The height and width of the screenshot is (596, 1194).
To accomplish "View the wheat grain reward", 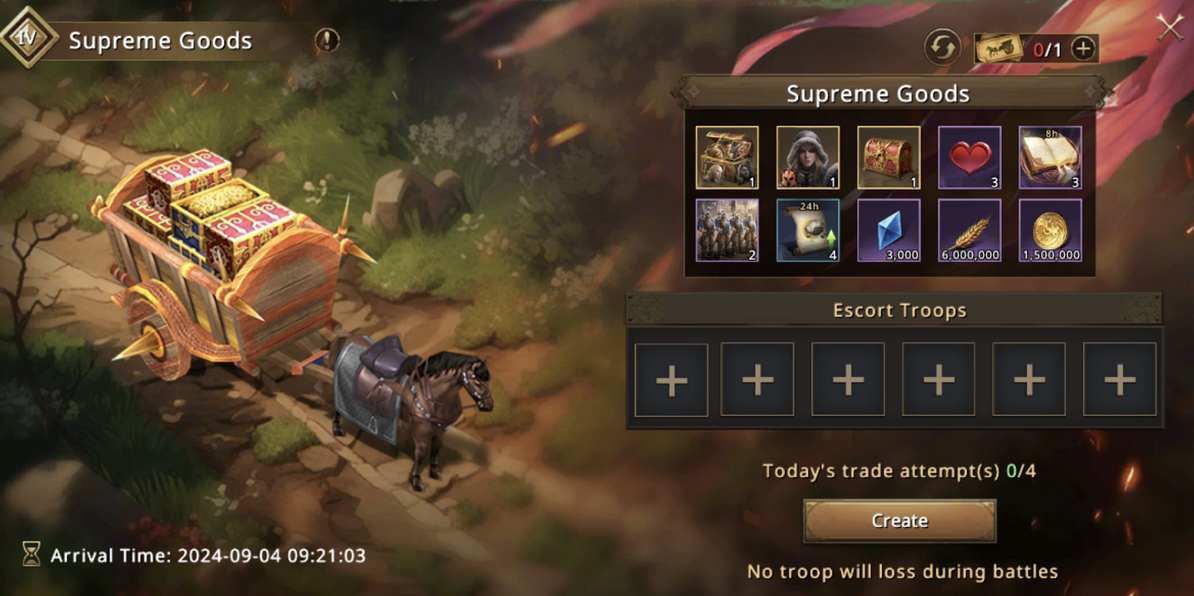I will [969, 230].
